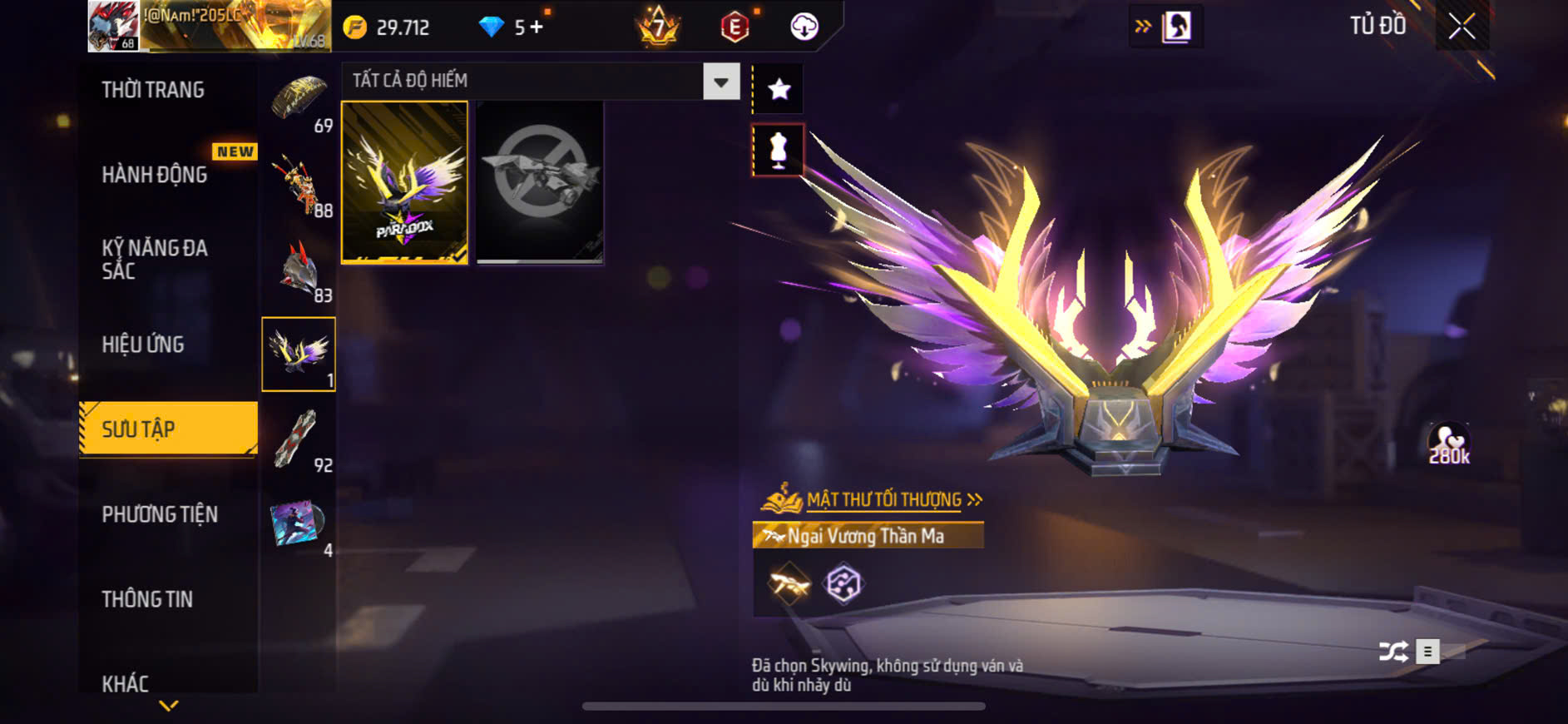
Task: Open the Mật Thư Tối Thượng link
Action: (883, 499)
